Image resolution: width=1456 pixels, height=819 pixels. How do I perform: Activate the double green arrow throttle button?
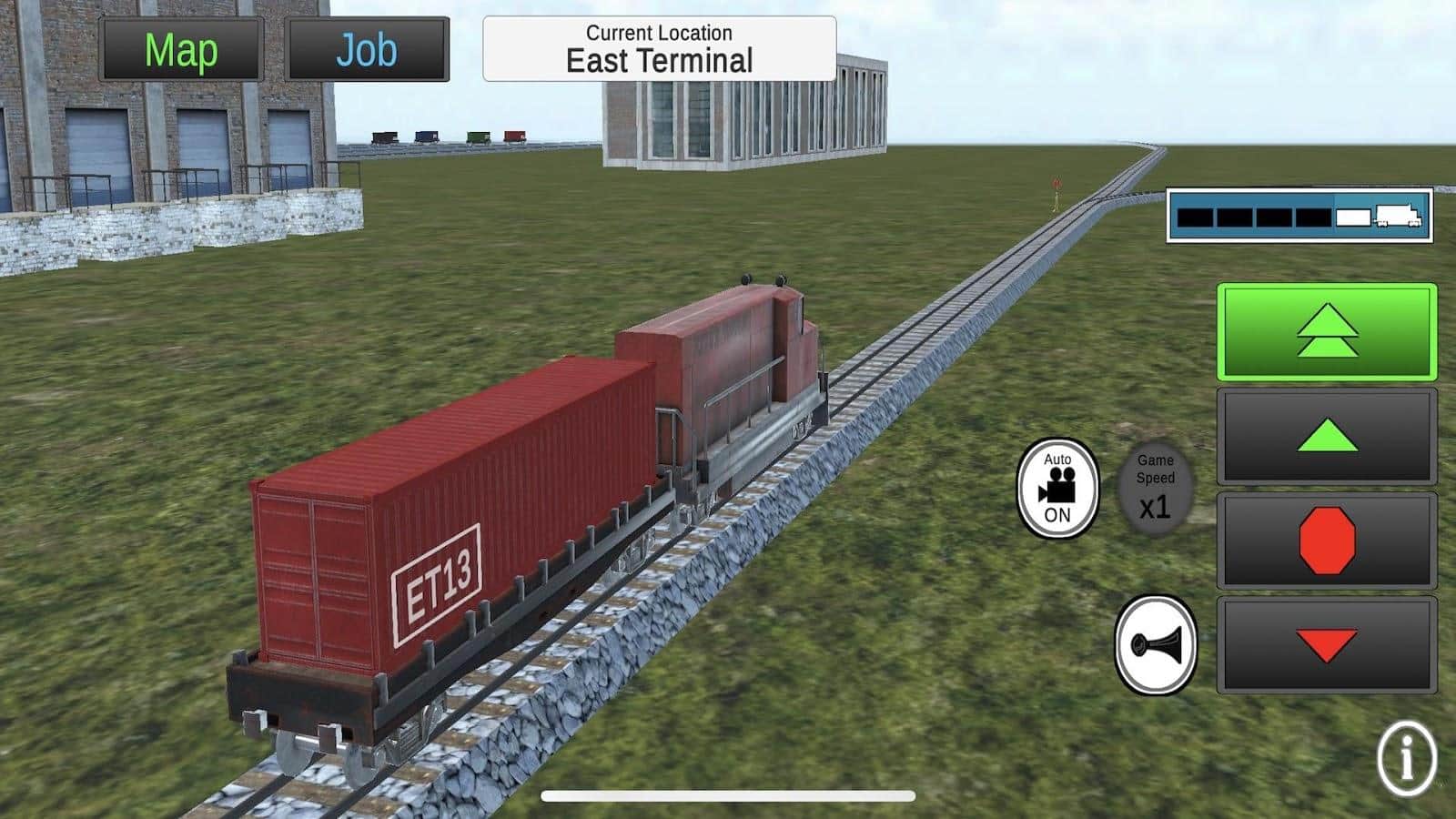1327,332
